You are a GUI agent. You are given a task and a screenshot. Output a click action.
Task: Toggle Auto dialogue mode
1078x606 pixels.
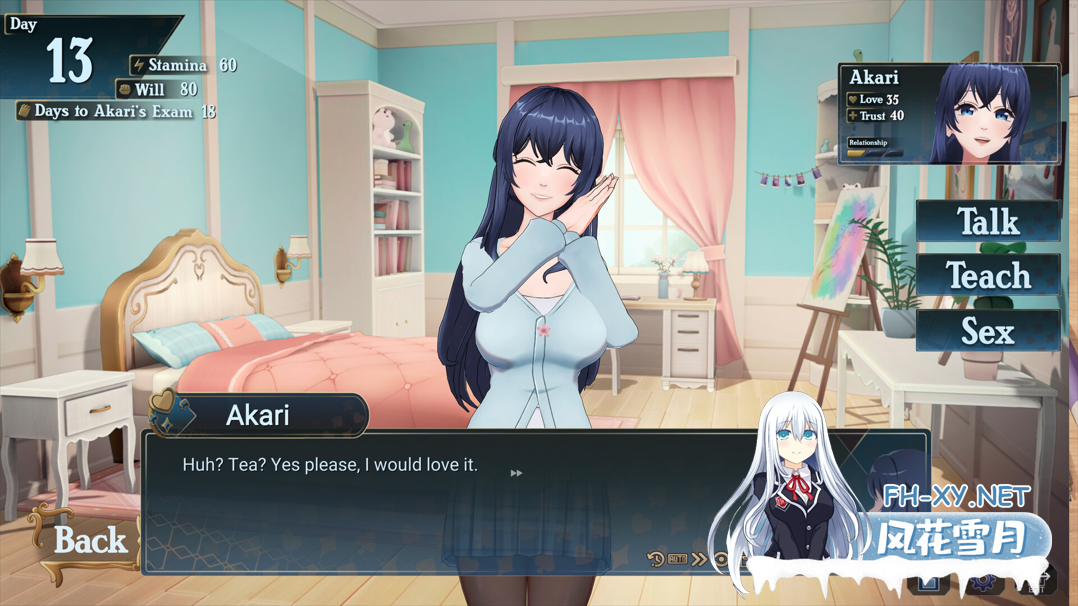[x=677, y=560]
